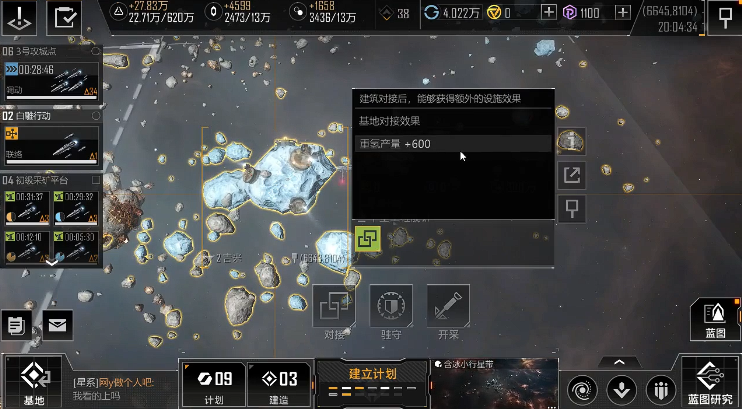This screenshot has height=409, width=742.
Task: Expand the fleet list with the down chevron
Action: 52,261
